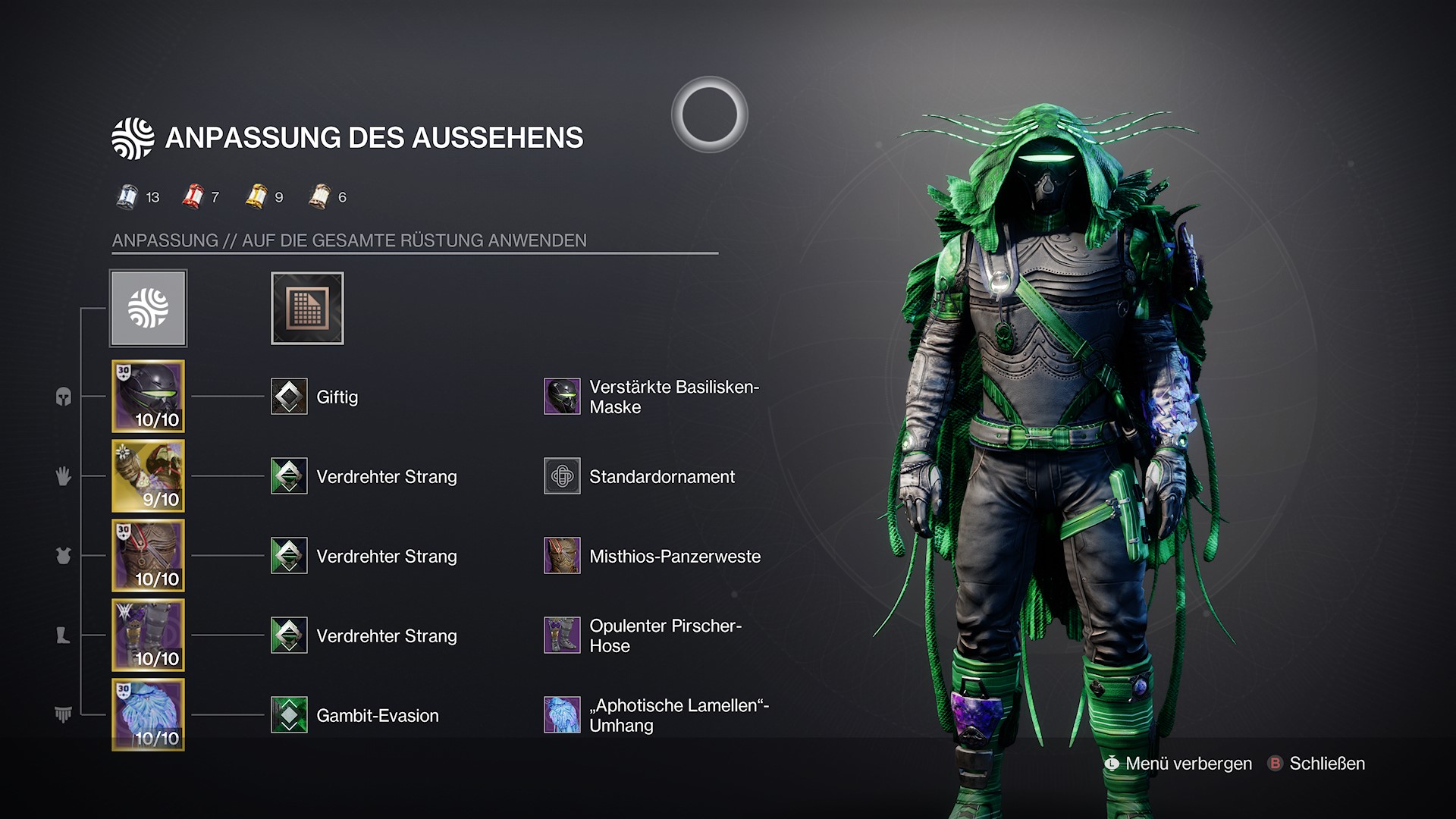The image size is (1456, 819).
Task: Select the cloak class item slot
Action: tap(149, 715)
